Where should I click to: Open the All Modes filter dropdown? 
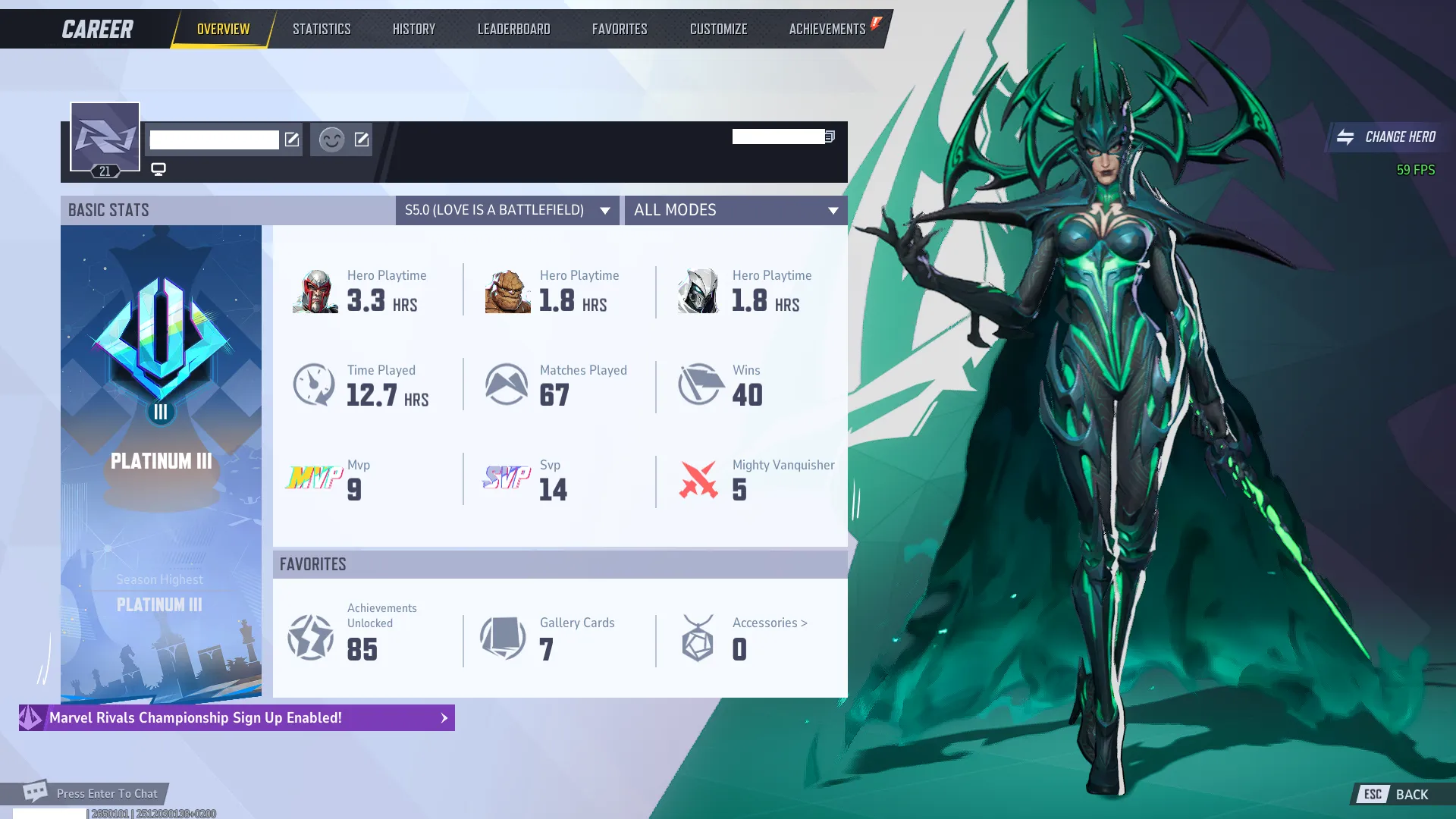tap(735, 210)
